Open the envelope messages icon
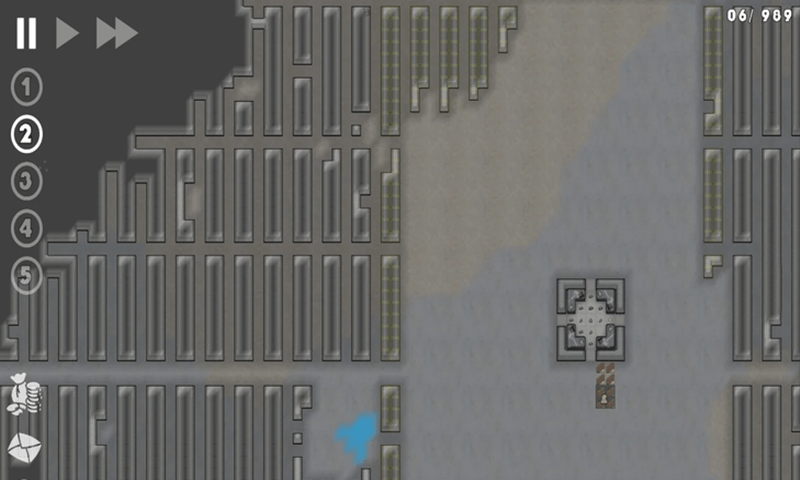 23,448
